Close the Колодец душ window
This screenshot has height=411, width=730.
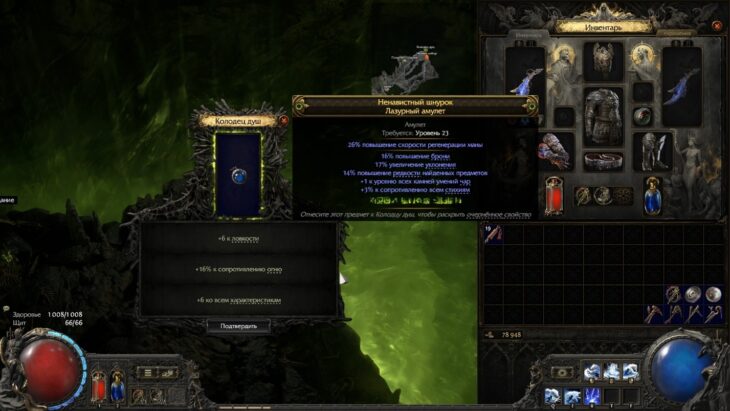[283, 121]
